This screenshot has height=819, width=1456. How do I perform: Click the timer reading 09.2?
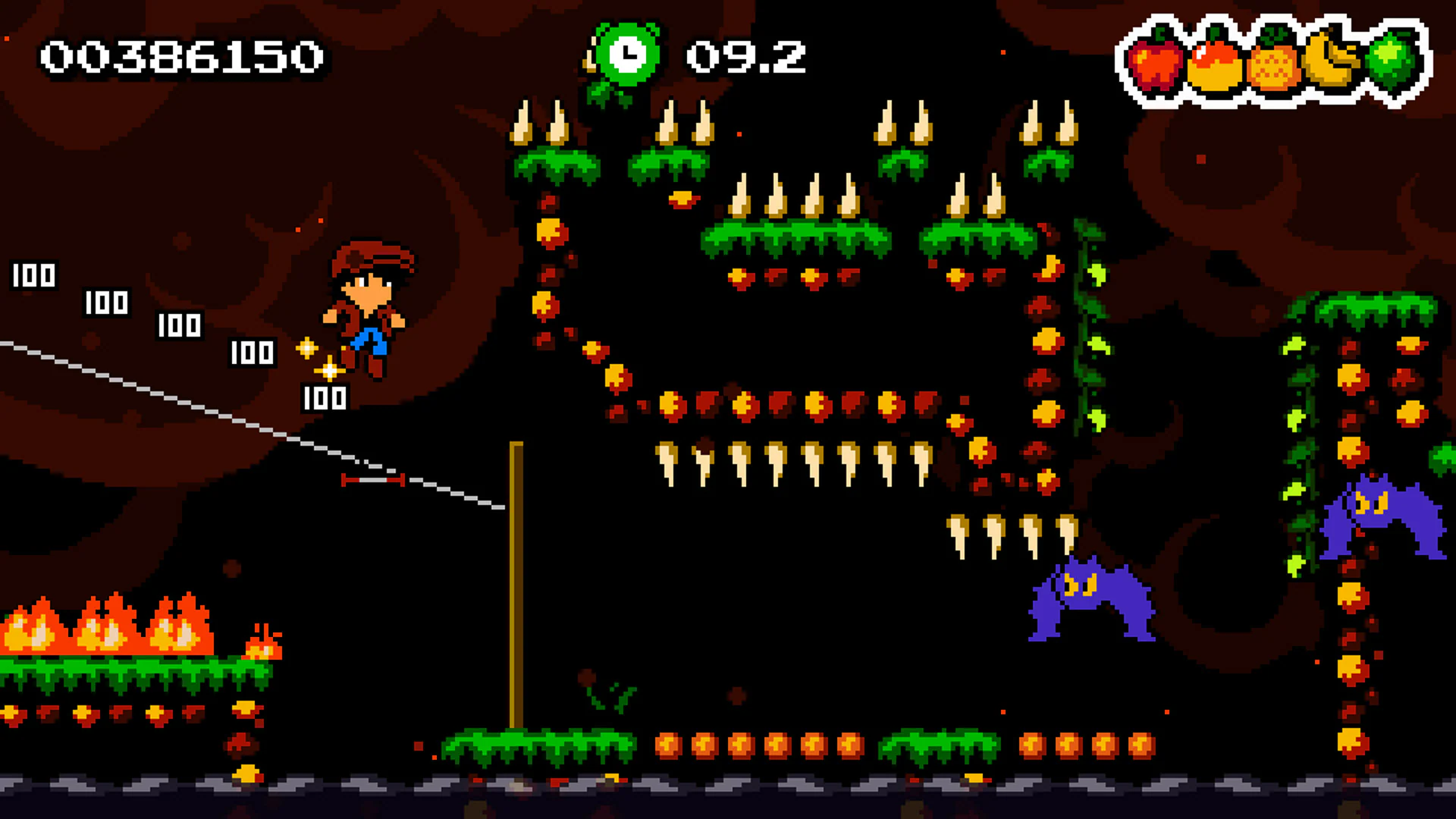click(747, 57)
